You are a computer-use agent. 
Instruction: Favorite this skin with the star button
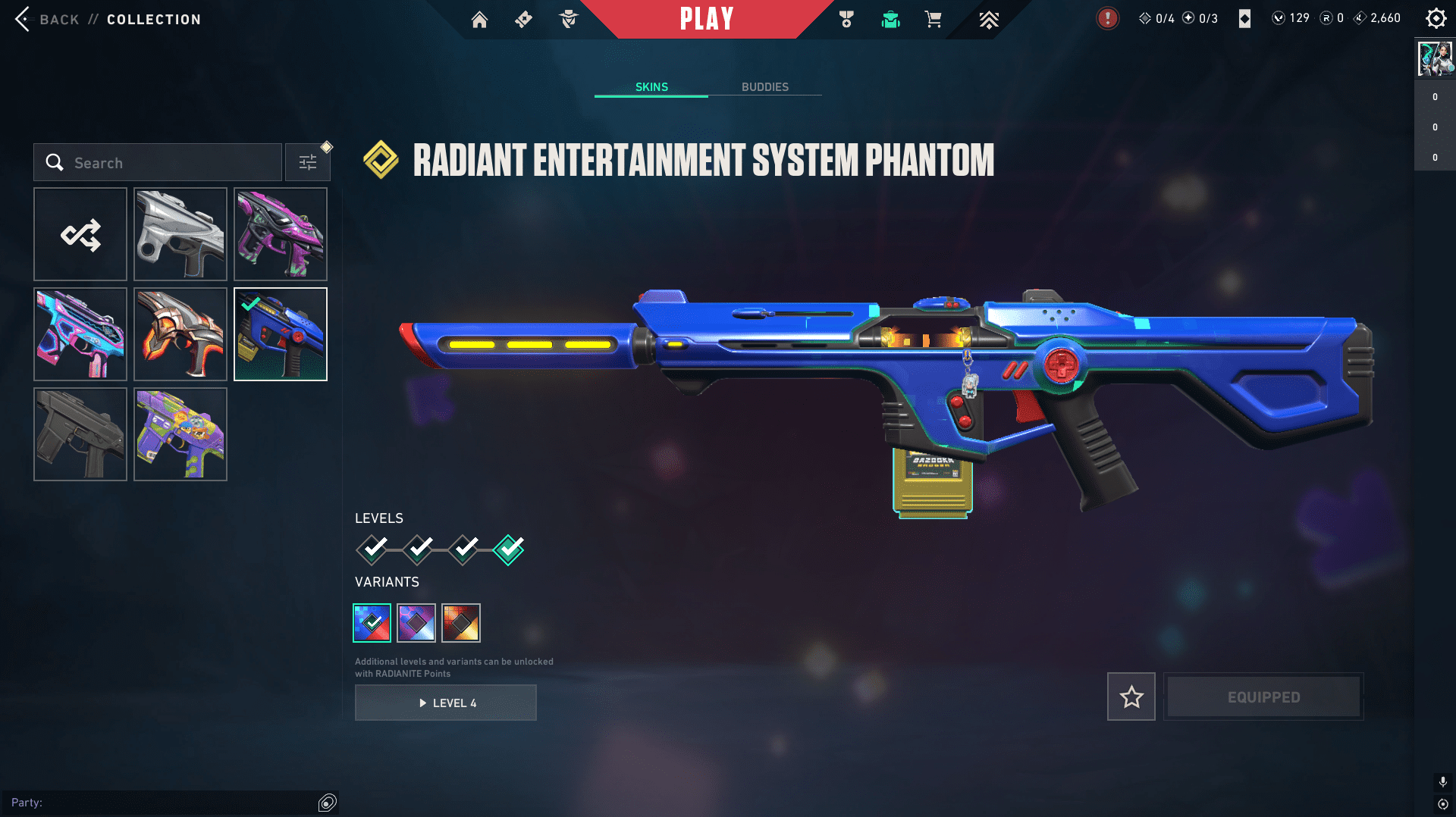click(x=1131, y=696)
